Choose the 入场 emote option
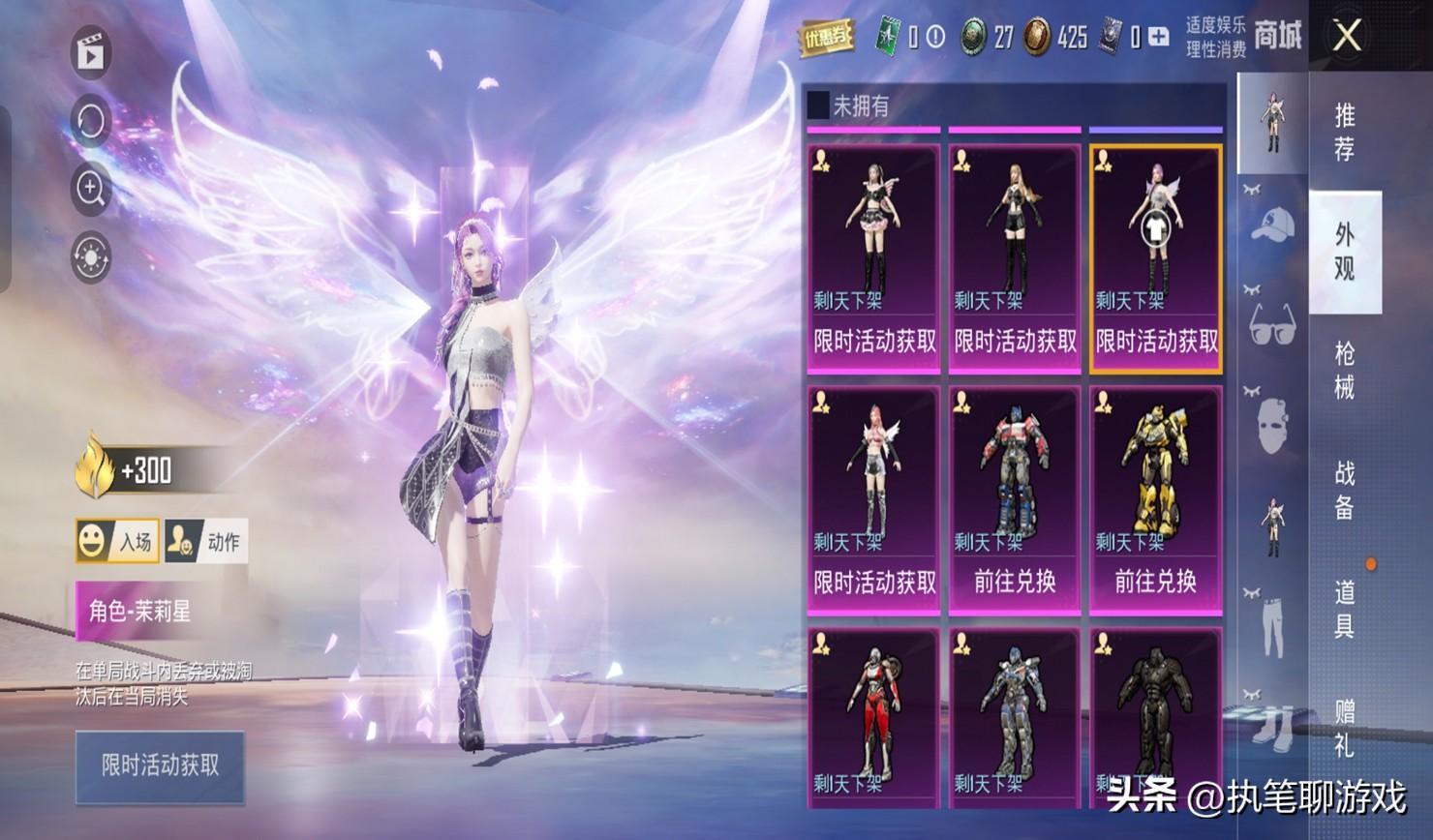The image size is (1433, 840). coord(117,541)
